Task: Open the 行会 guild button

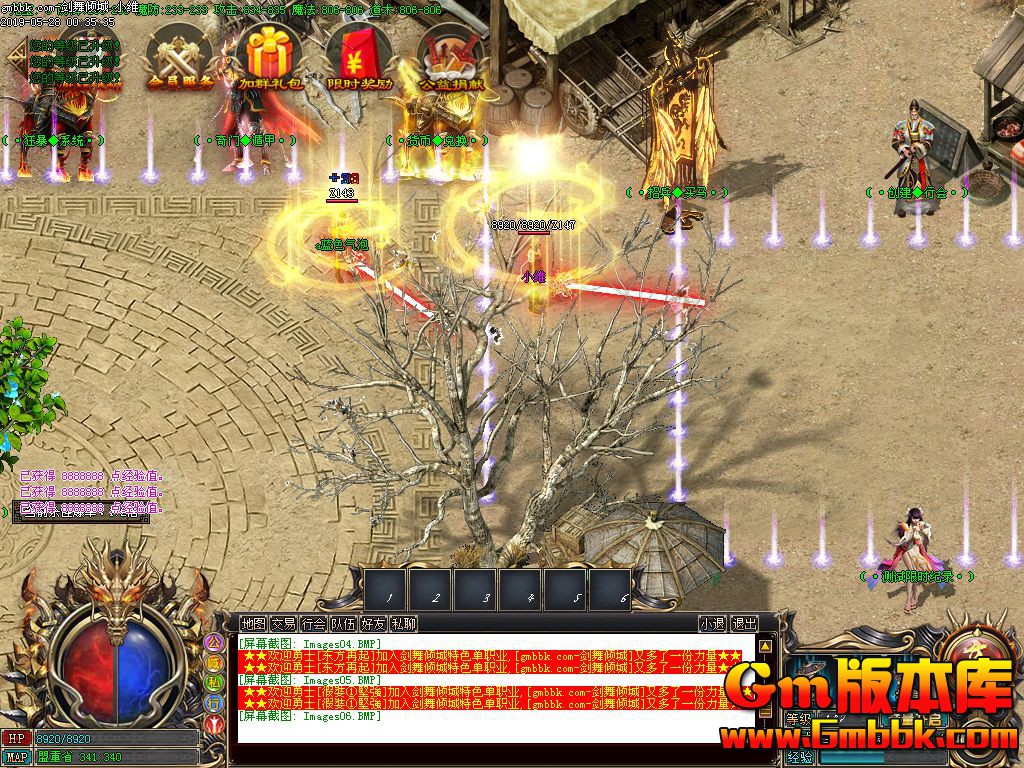Action: tap(313, 623)
